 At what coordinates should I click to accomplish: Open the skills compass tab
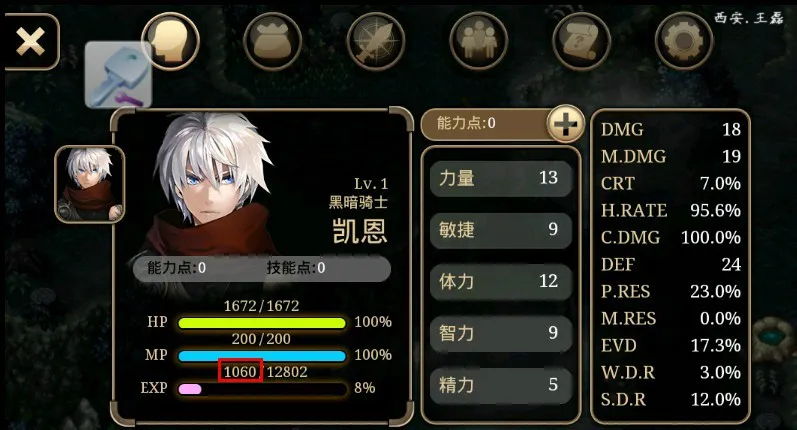pyautogui.click(x=375, y=42)
